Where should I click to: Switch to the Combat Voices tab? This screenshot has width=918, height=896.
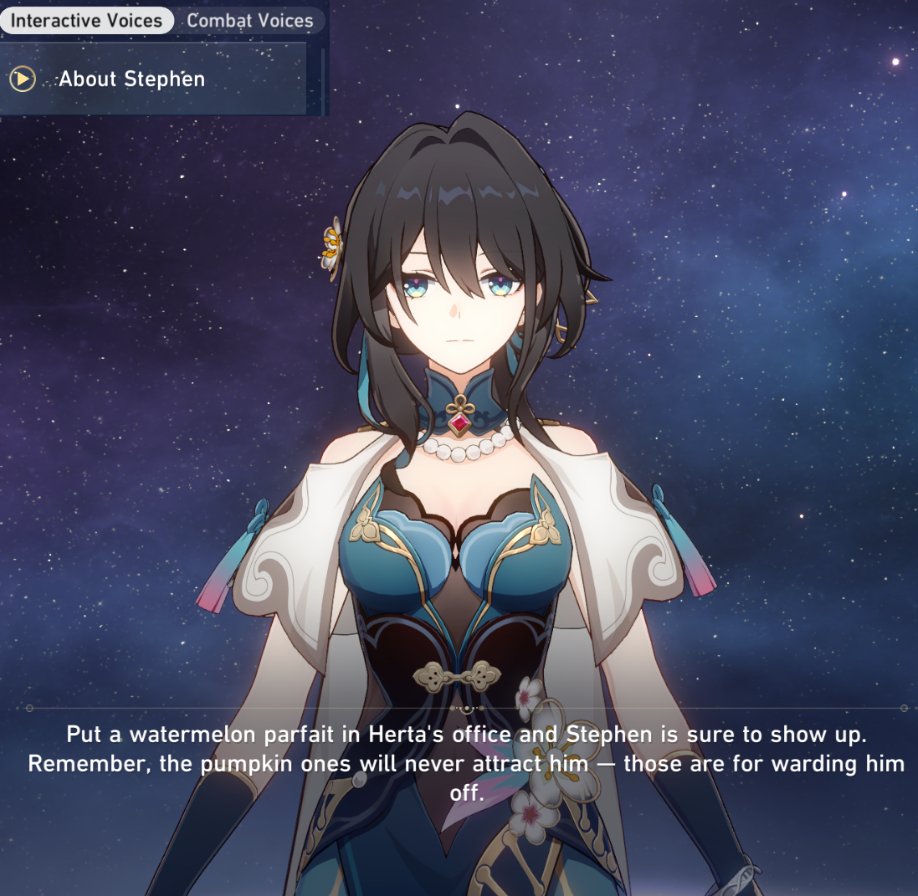tap(249, 20)
